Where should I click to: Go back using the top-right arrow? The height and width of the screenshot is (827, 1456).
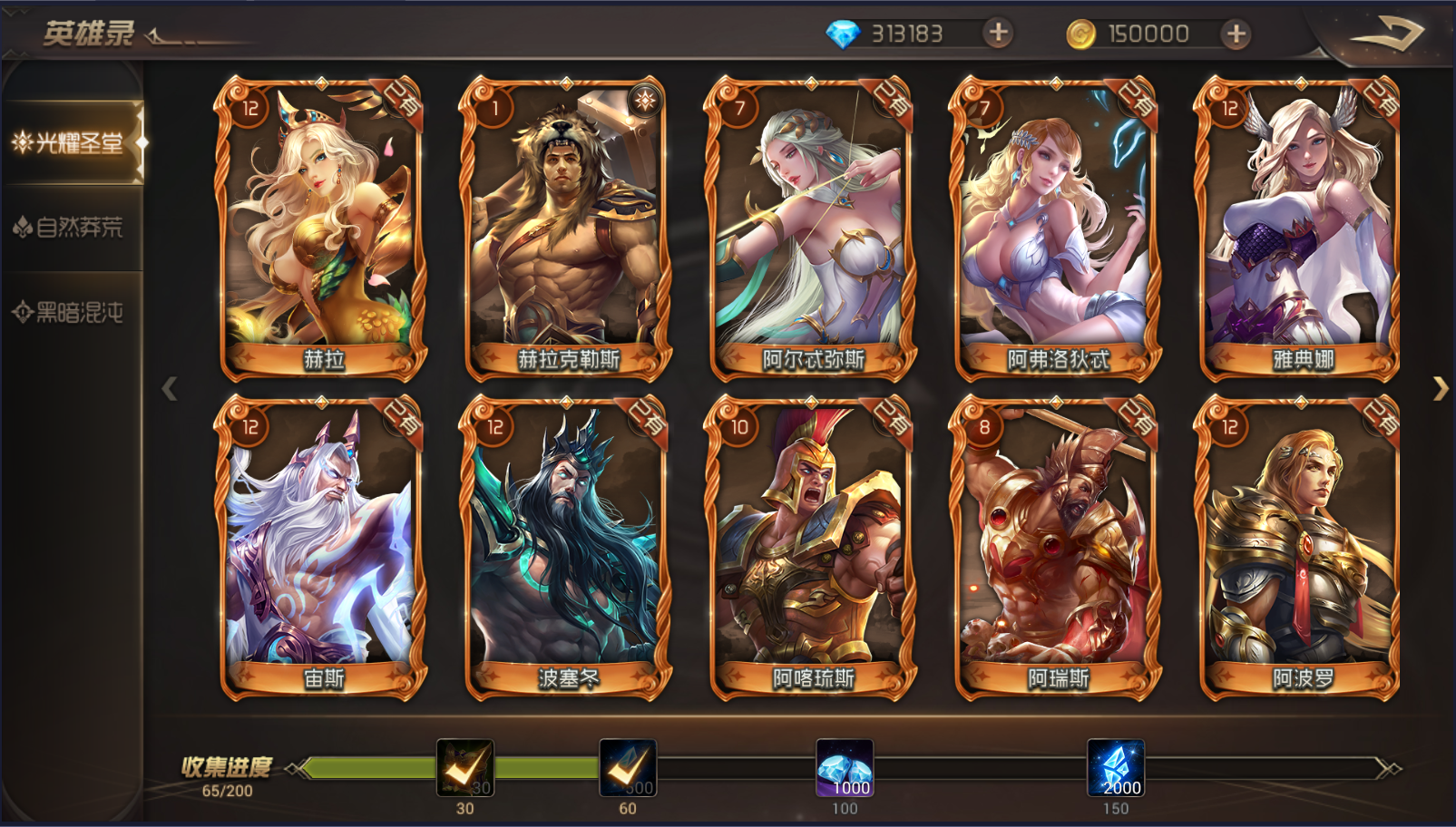(1386, 34)
